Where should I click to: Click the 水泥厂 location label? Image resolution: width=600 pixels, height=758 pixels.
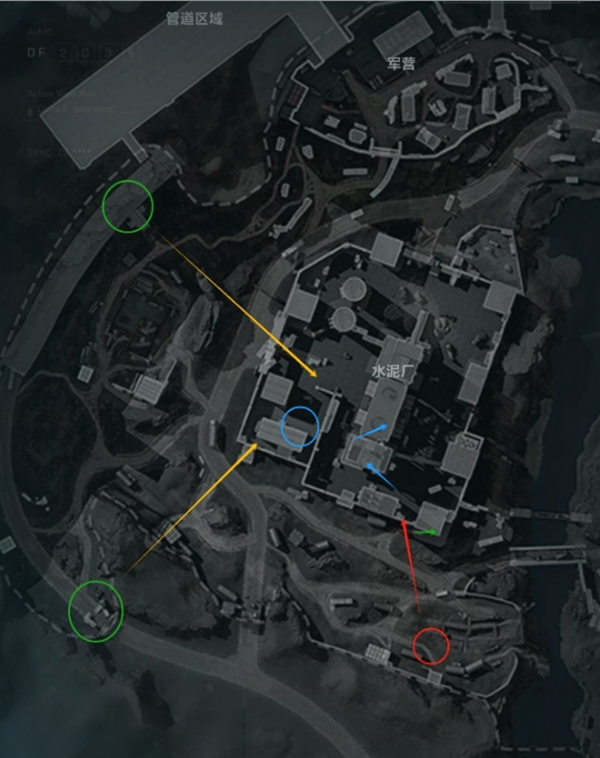390,370
